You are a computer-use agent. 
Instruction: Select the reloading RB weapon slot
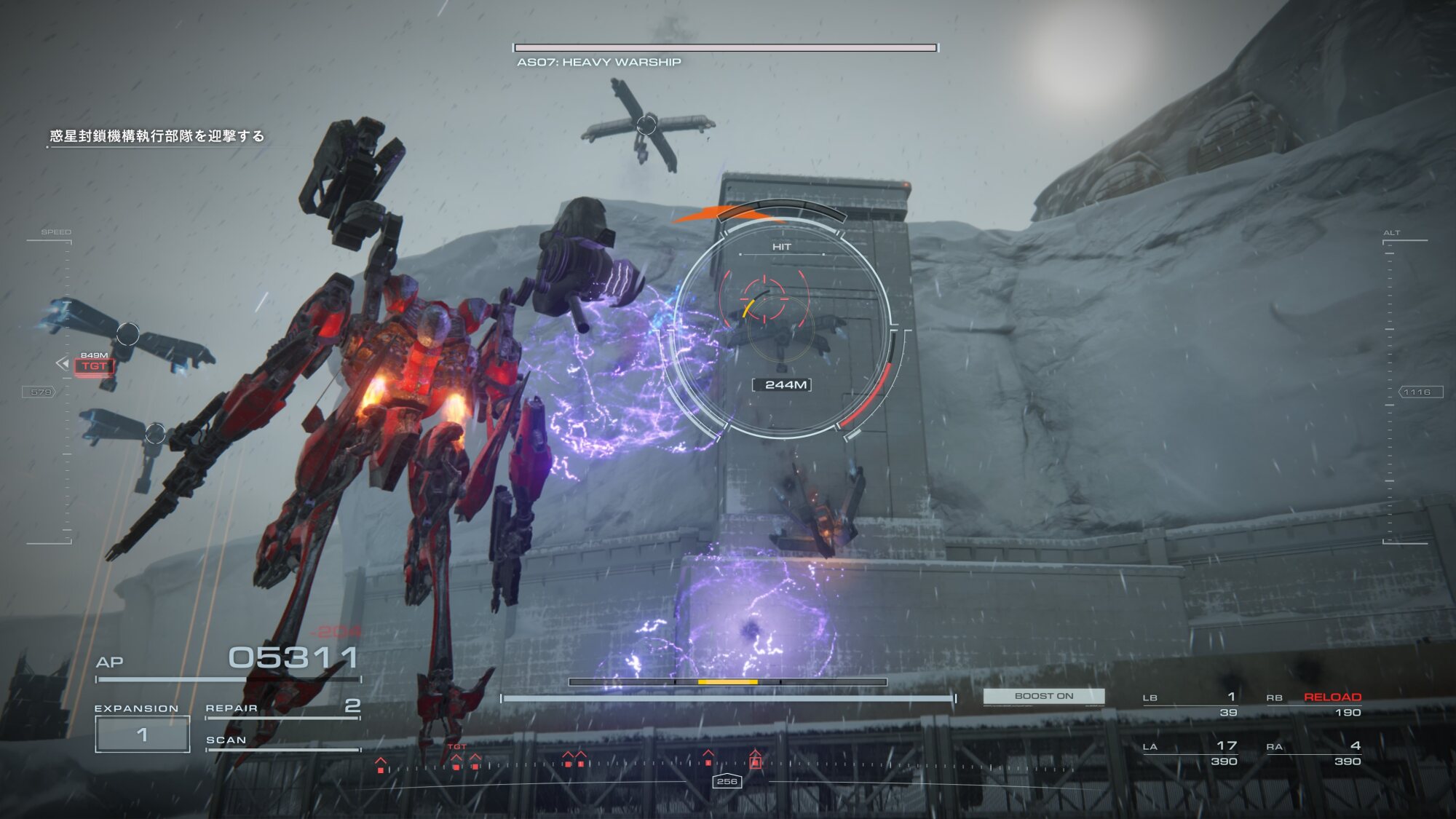1313,704
